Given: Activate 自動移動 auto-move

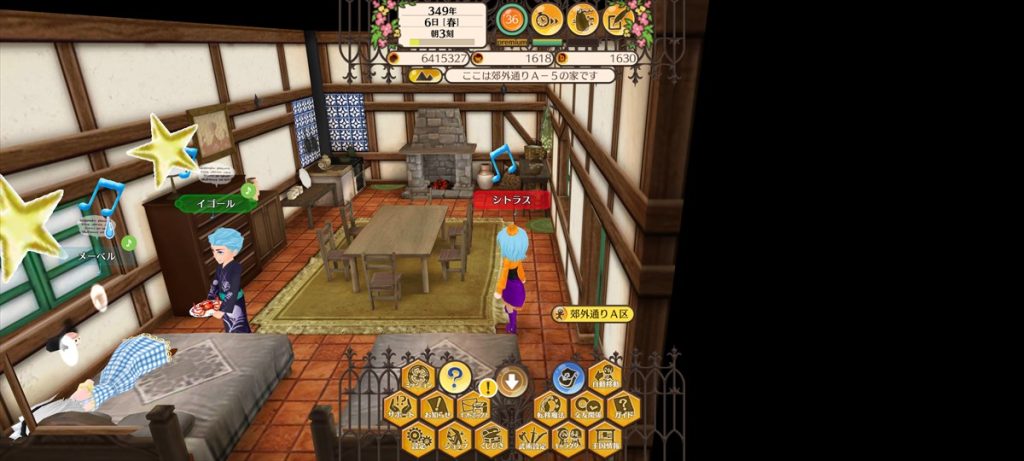Looking at the screenshot, I should (x=604, y=378).
